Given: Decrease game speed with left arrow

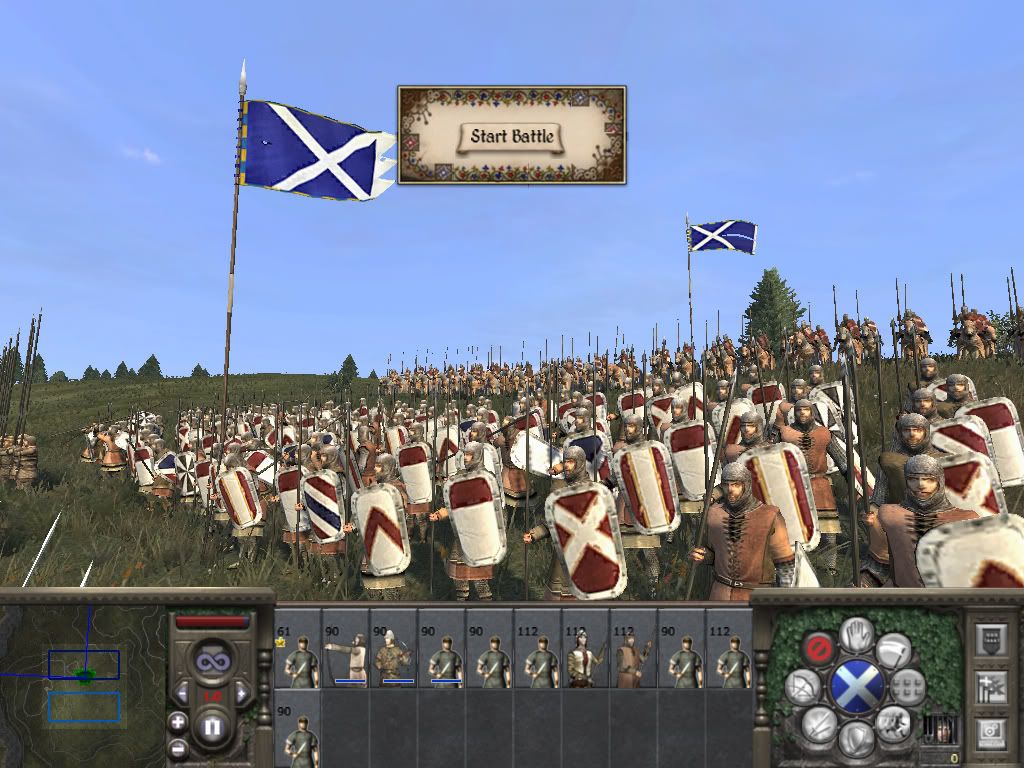Looking at the screenshot, I should point(184,693).
